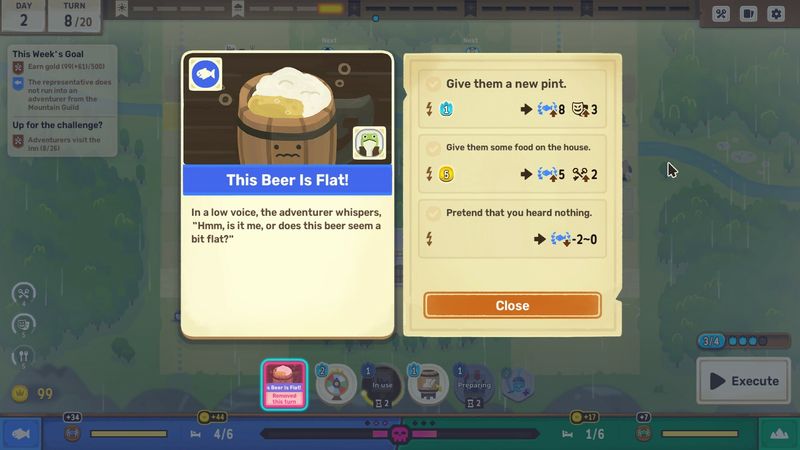800x450 pixels.
Task: Select the colored spinning wheel card
Action: coord(335,385)
